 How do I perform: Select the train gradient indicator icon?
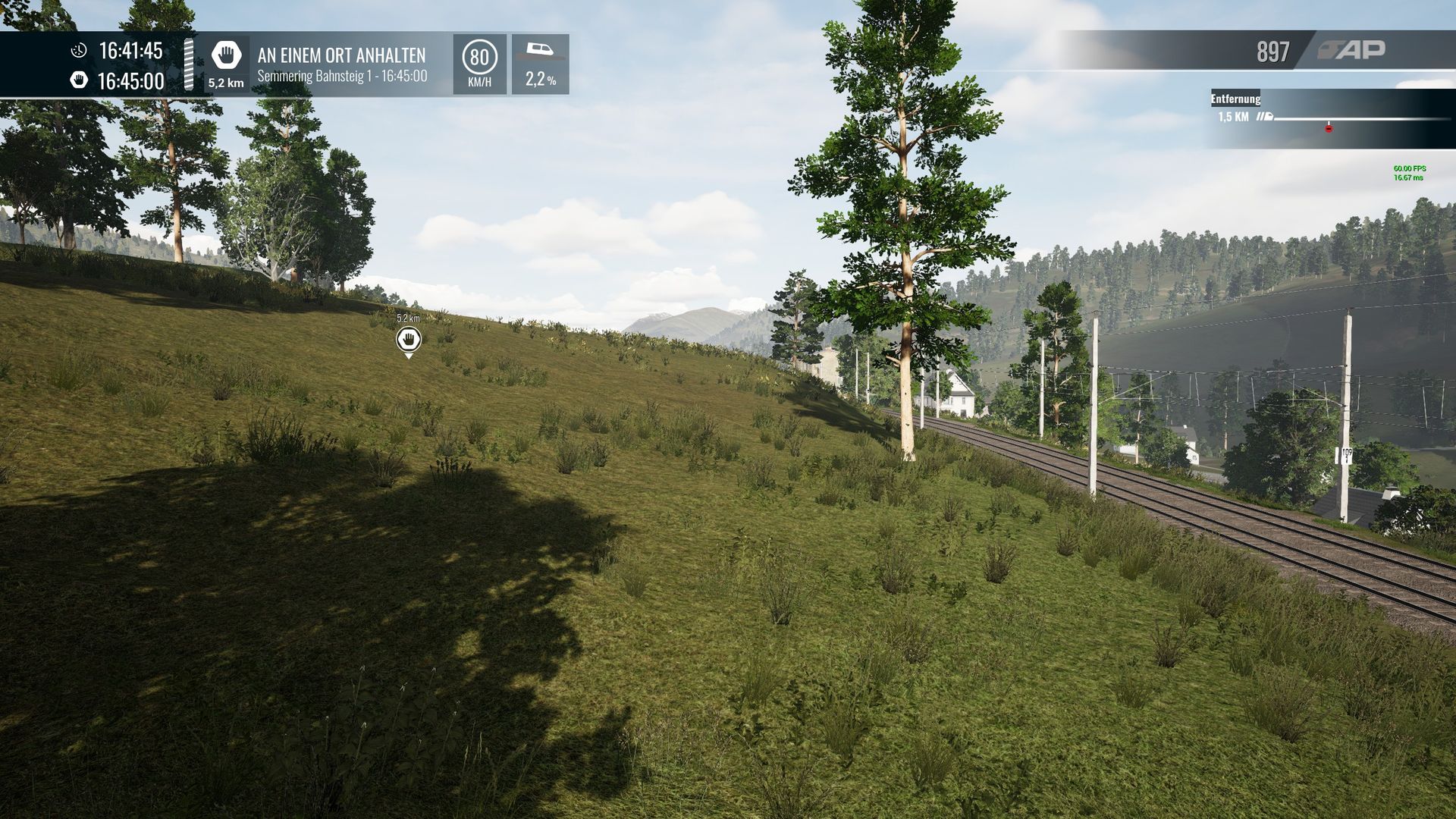pyautogui.click(x=540, y=51)
